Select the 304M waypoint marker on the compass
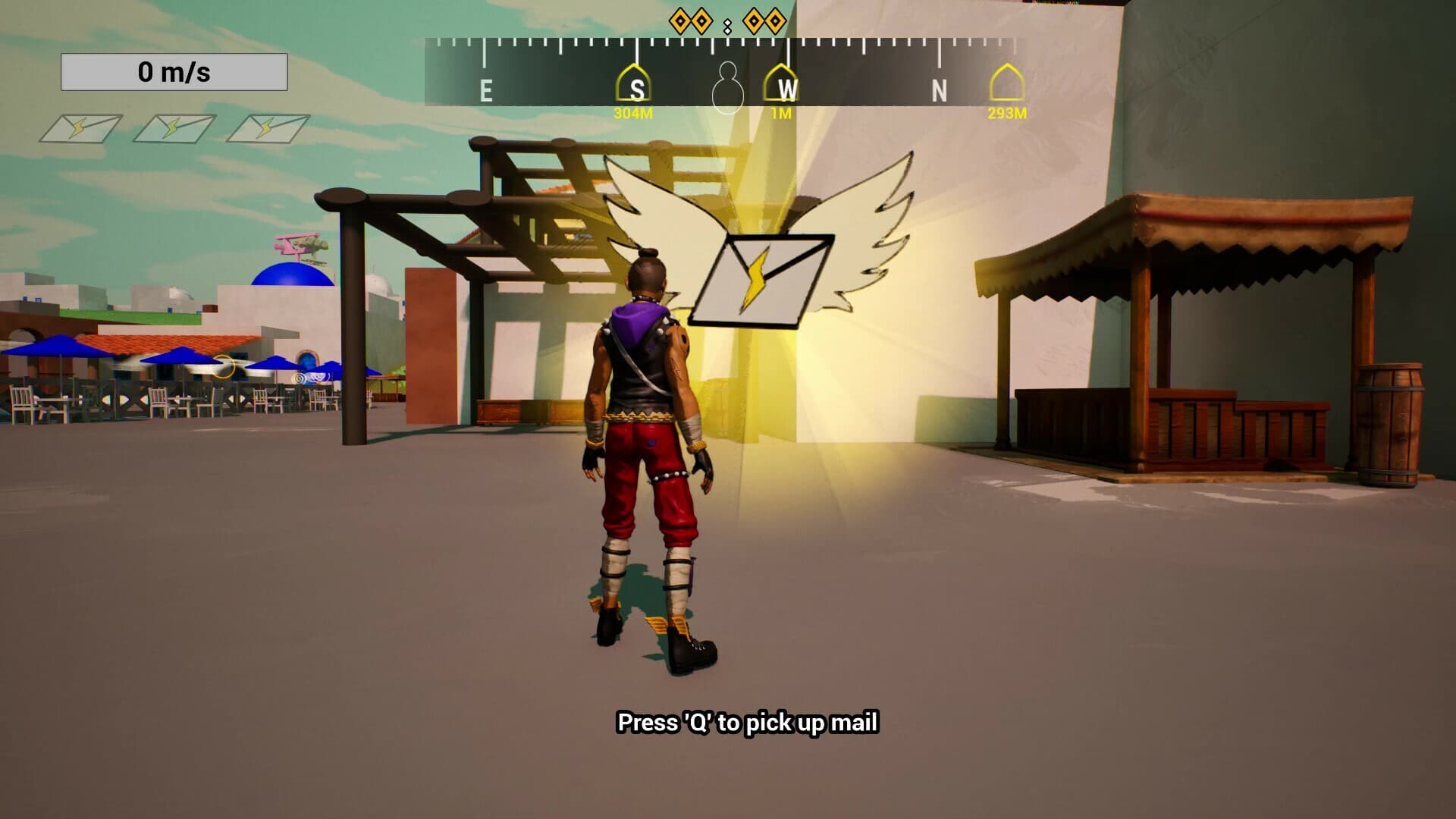Screen dimensions: 1456x819 (635, 84)
